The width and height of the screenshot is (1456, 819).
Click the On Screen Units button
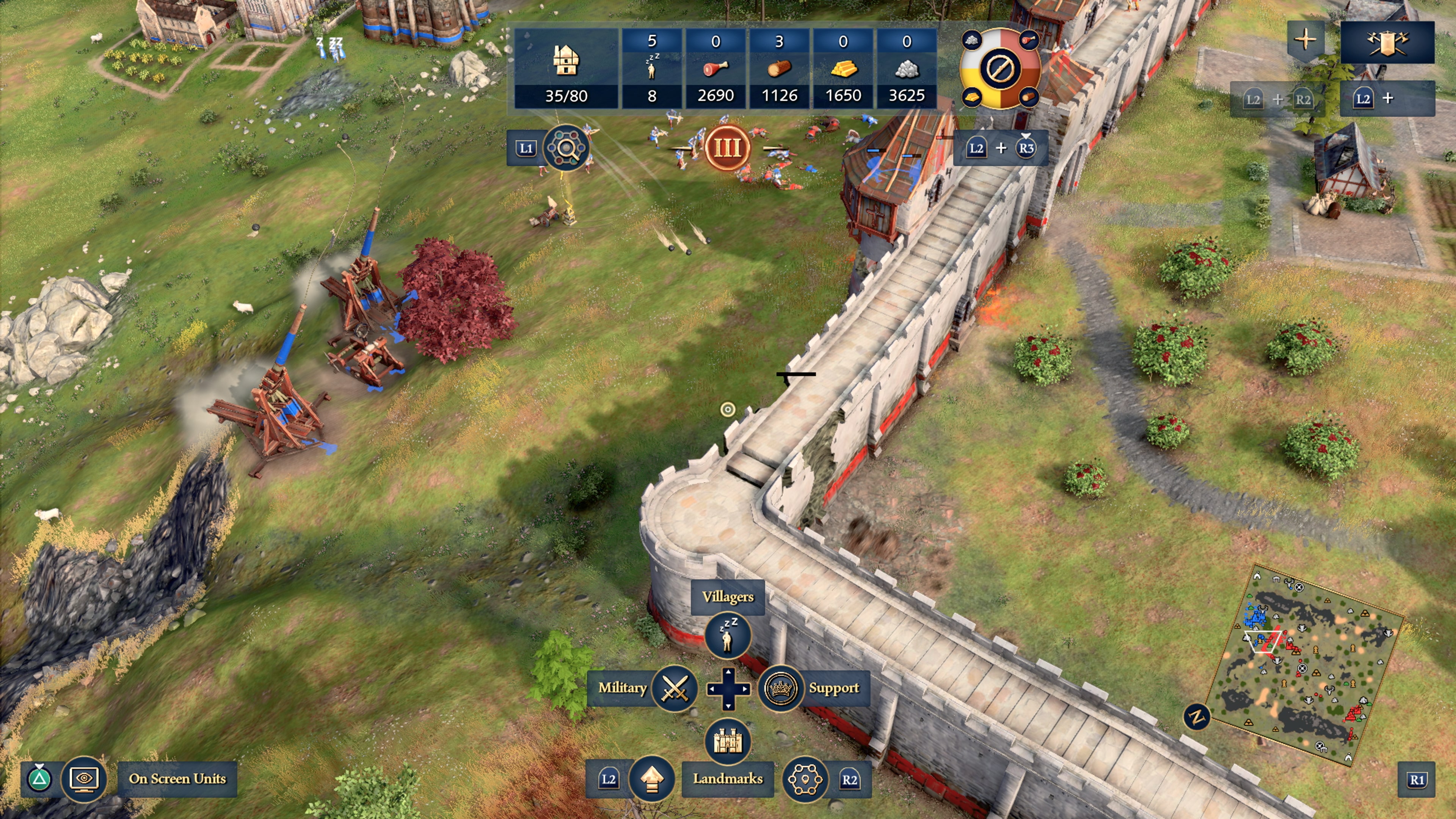pyautogui.click(x=177, y=780)
